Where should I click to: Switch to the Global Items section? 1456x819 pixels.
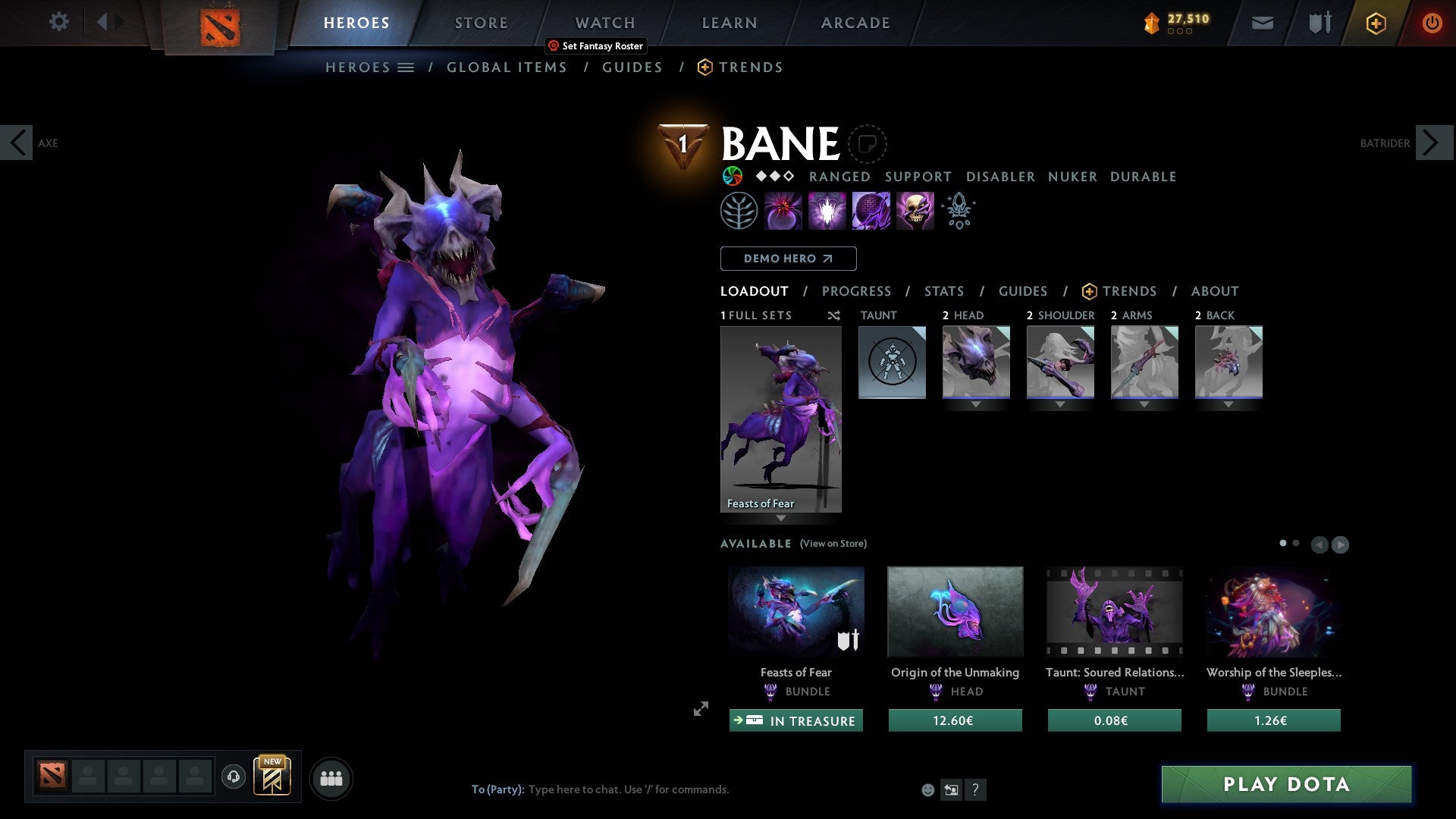pos(507,67)
